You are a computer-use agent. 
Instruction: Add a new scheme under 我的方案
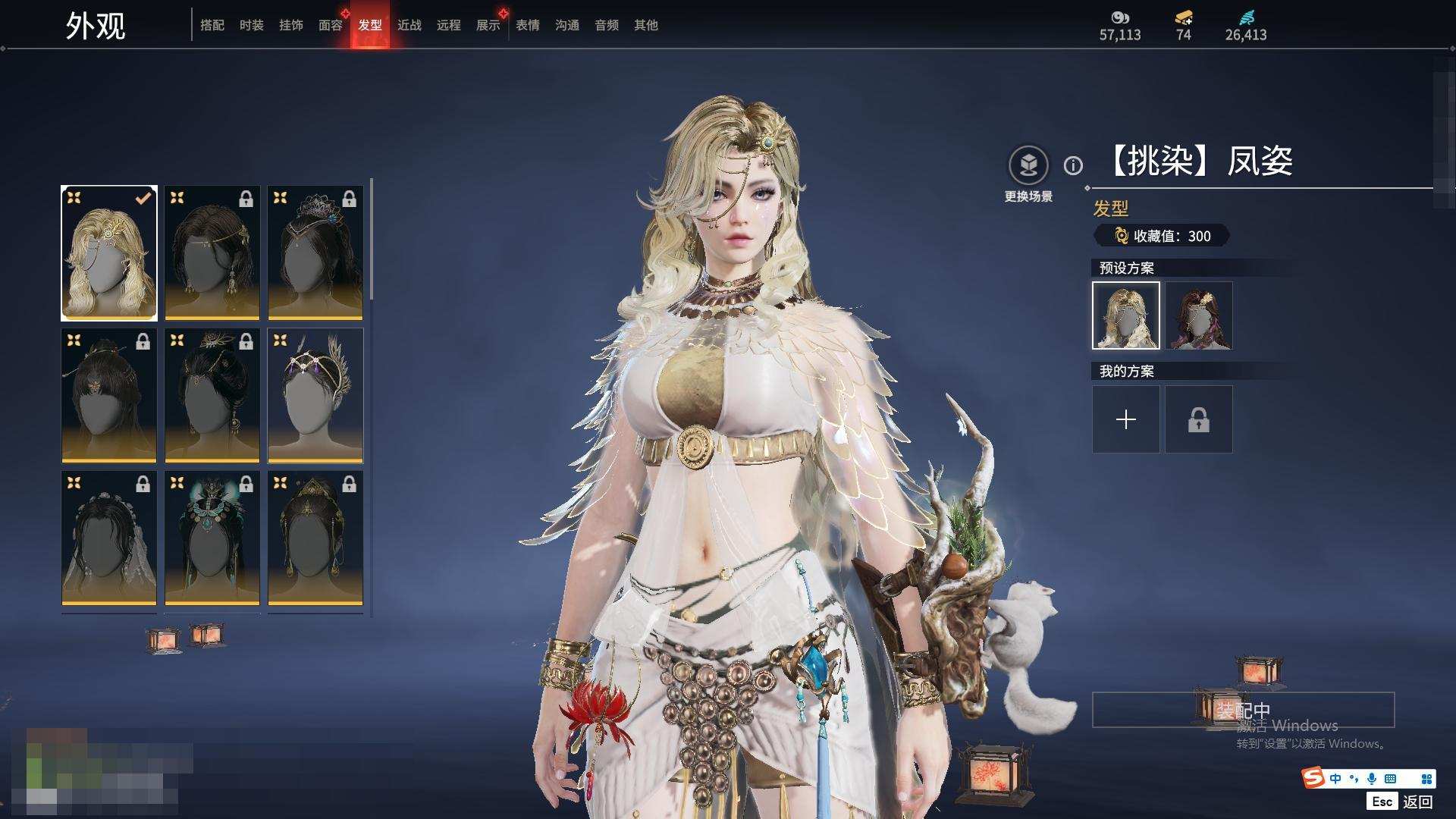[x=1125, y=419]
